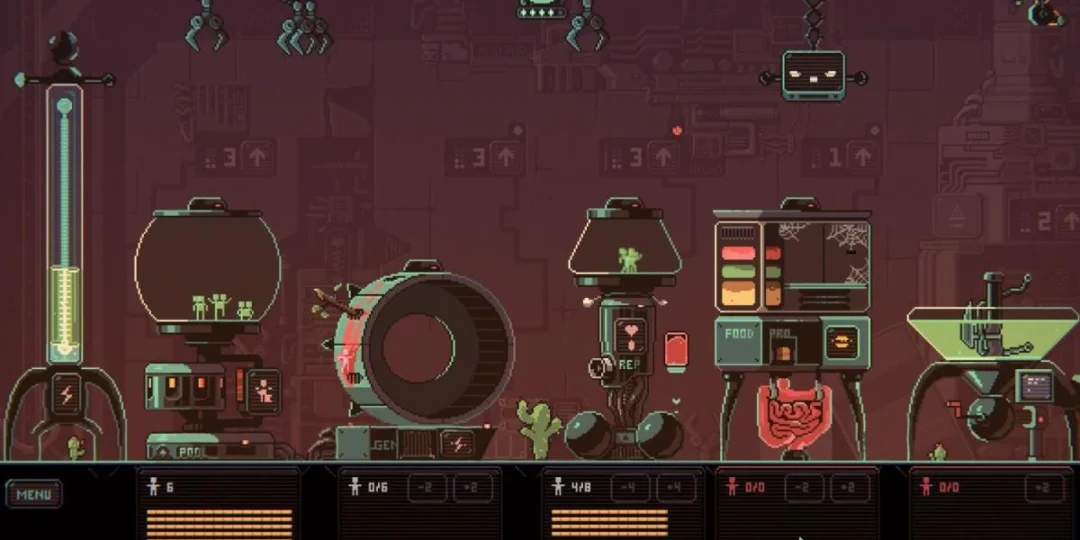Remove 2 workers from the food machine panel
1080x540 pixels.
click(x=803, y=488)
